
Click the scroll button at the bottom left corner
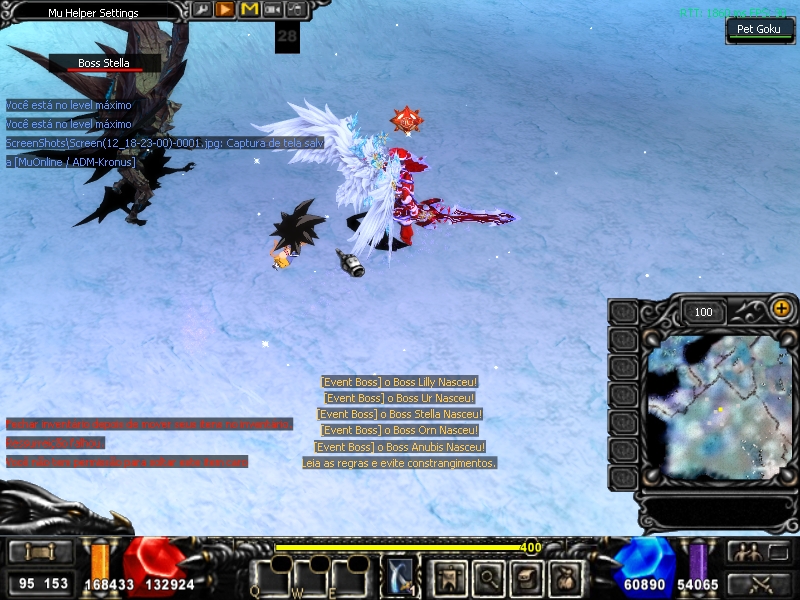pos(40,553)
